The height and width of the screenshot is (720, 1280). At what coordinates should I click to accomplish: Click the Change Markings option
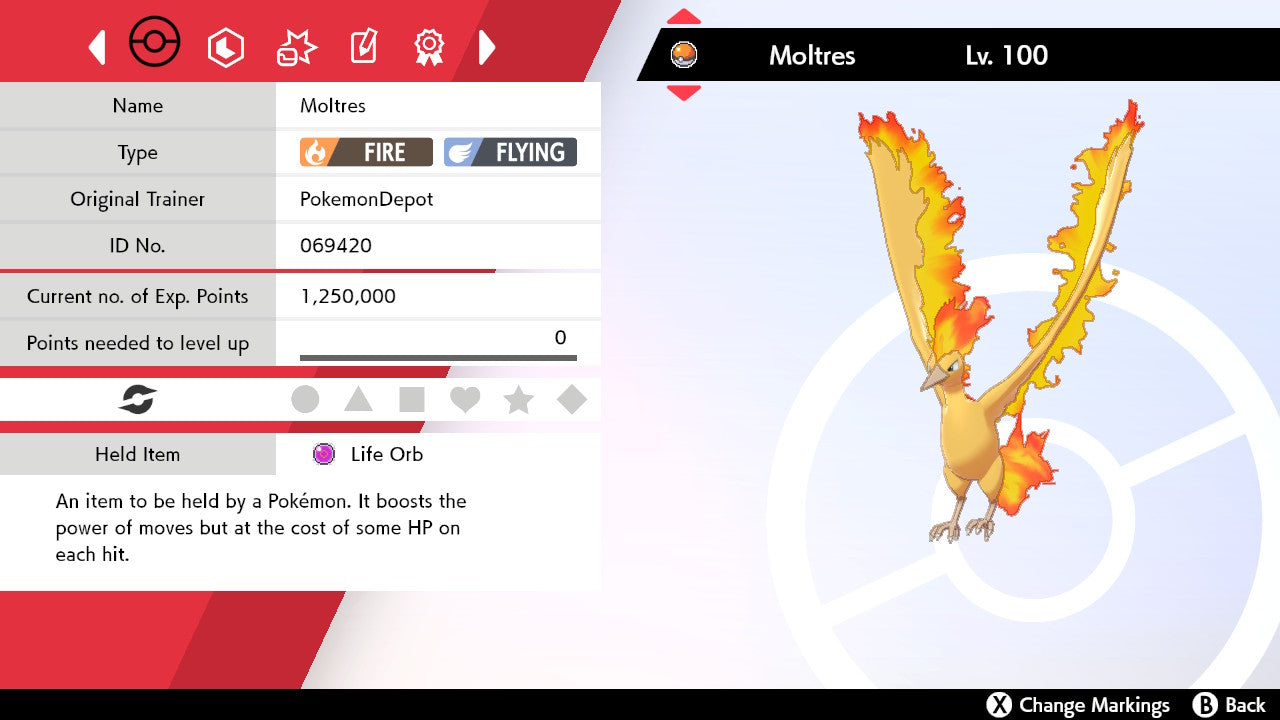pos(1079,705)
